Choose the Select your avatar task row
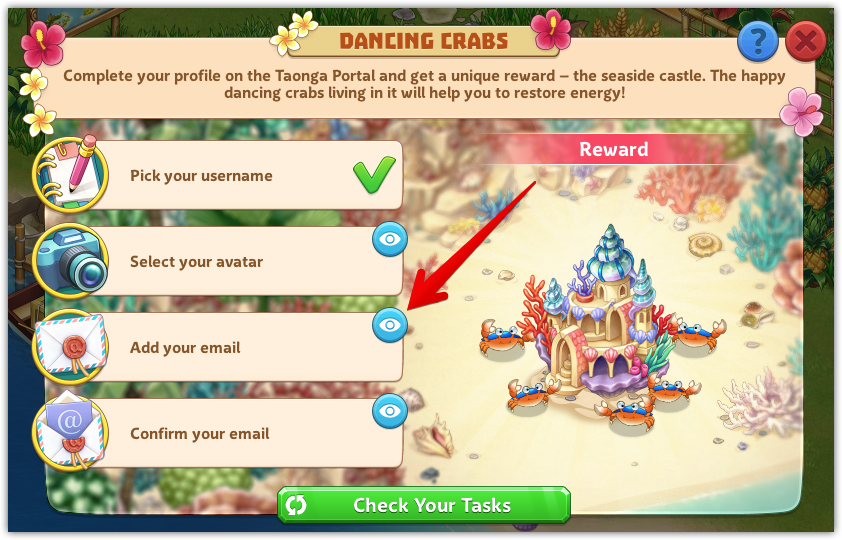Screen dimensions: 842x540 click(x=240, y=262)
